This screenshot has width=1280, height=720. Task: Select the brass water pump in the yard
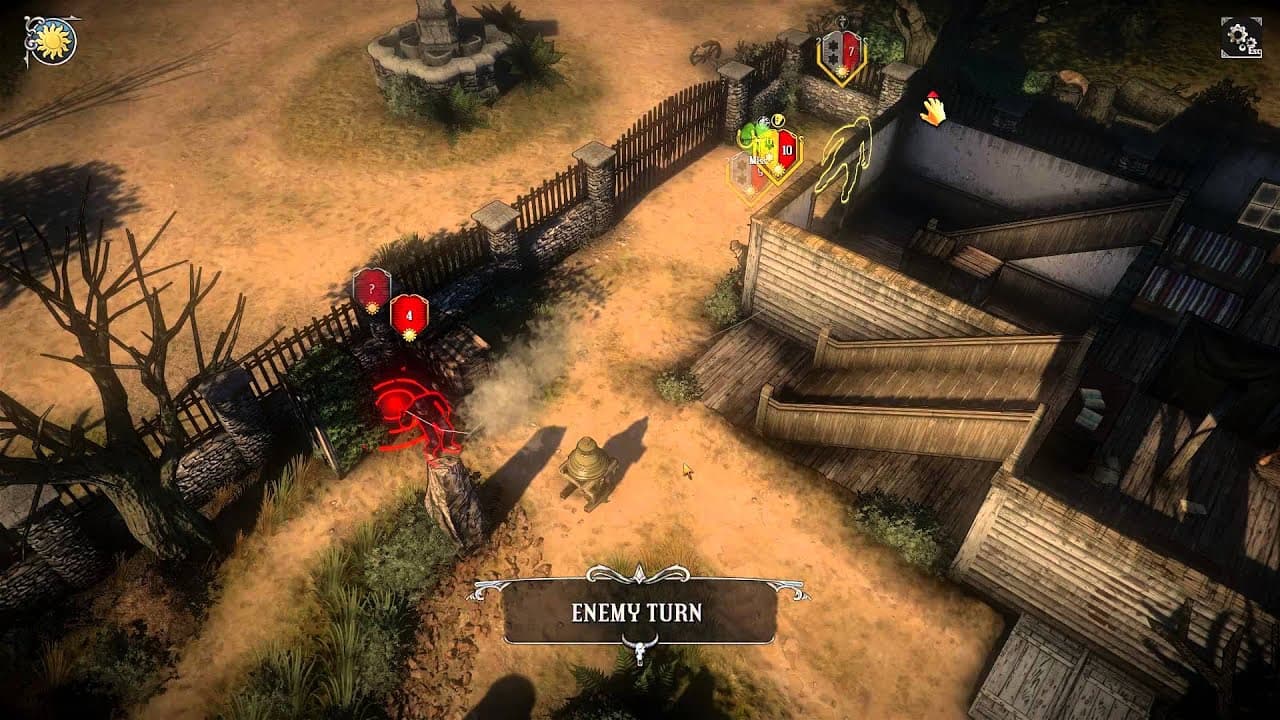pos(588,468)
